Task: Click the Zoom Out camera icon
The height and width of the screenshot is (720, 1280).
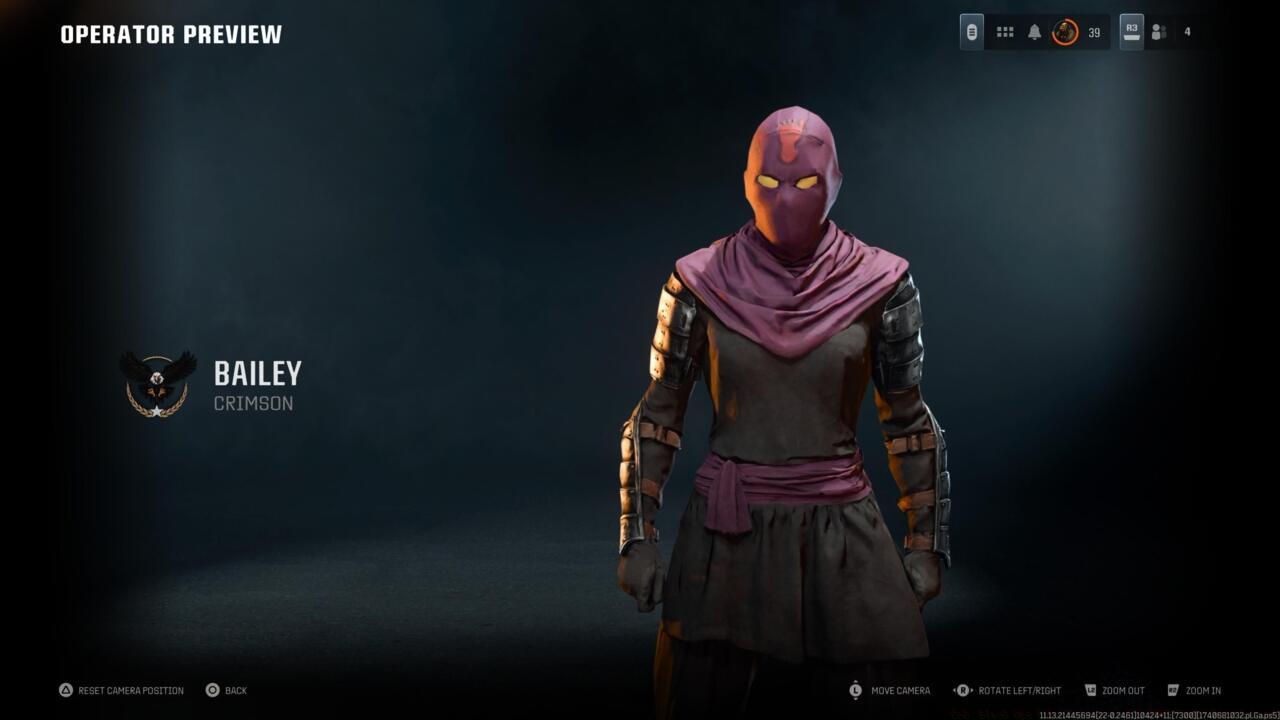Action: pos(1089,690)
